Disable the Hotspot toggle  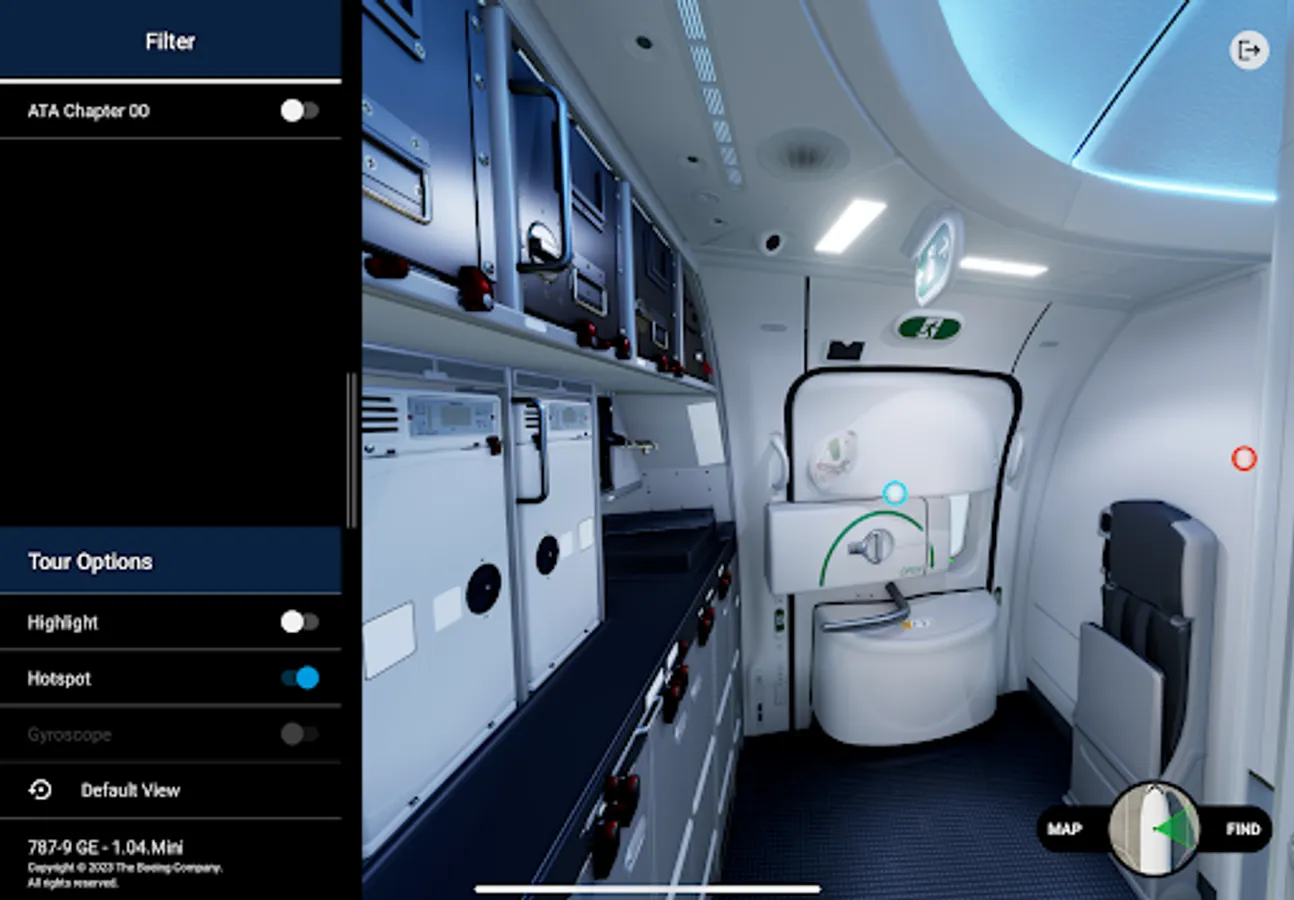297,678
